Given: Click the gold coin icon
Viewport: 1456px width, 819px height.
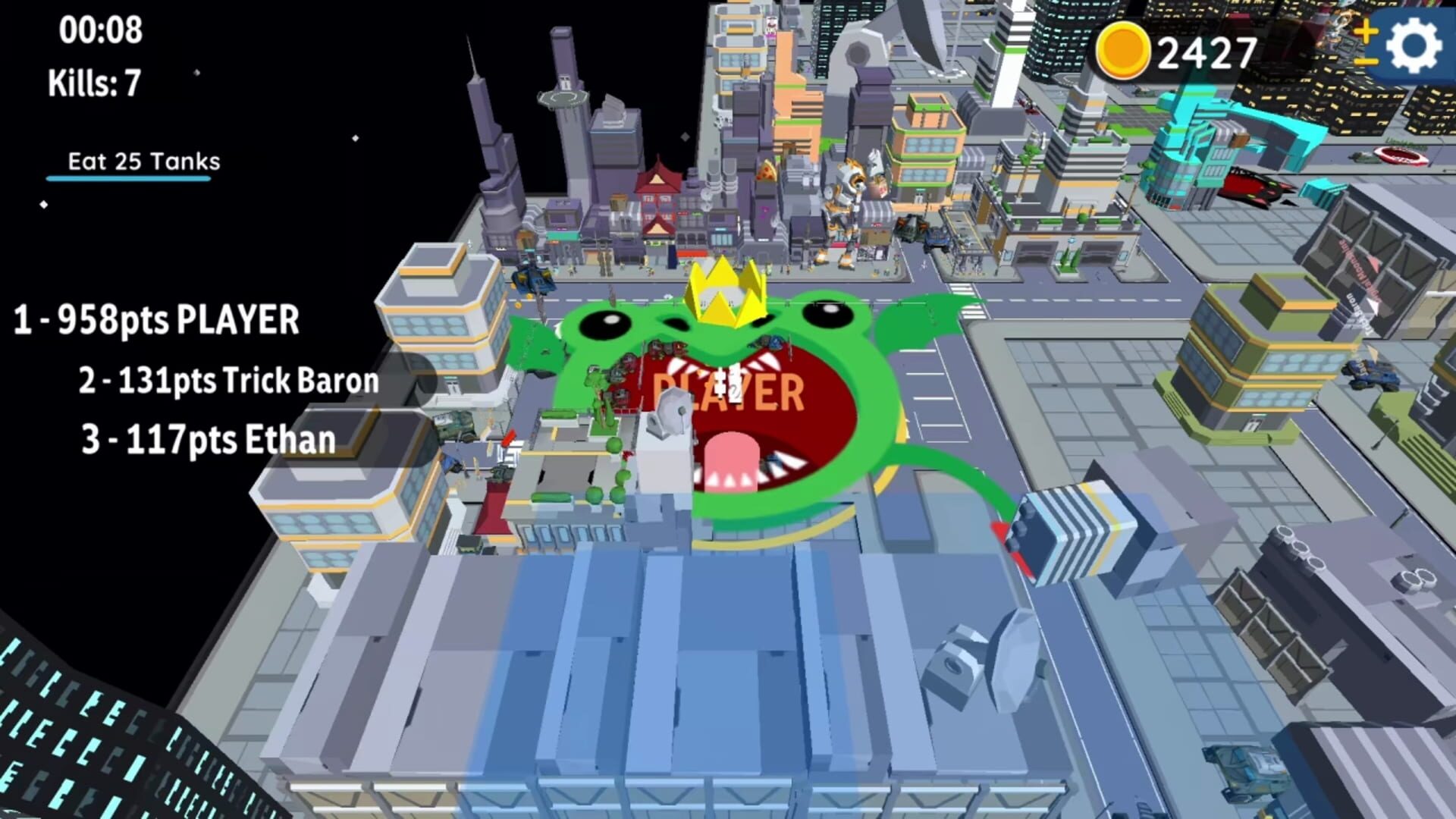Looking at the screenshot, I should (x=1120, y=49).
